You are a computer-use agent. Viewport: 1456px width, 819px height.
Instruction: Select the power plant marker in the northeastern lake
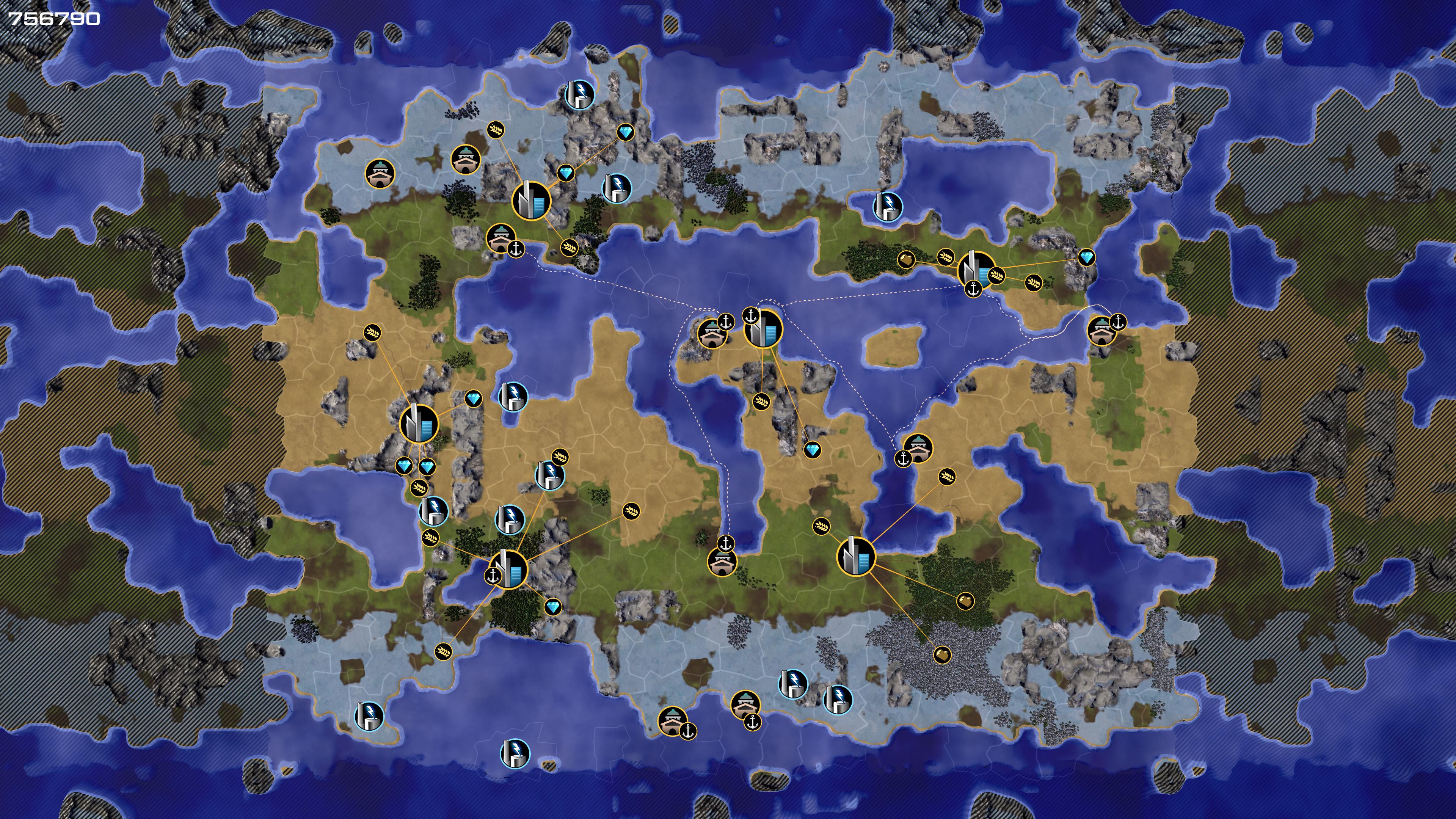tap(888, 206)
